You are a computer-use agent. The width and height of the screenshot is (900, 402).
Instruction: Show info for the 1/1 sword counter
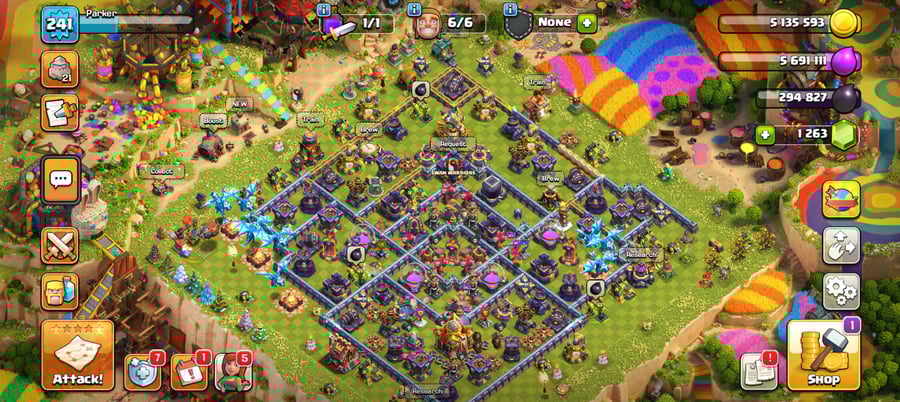click(324, 11)
